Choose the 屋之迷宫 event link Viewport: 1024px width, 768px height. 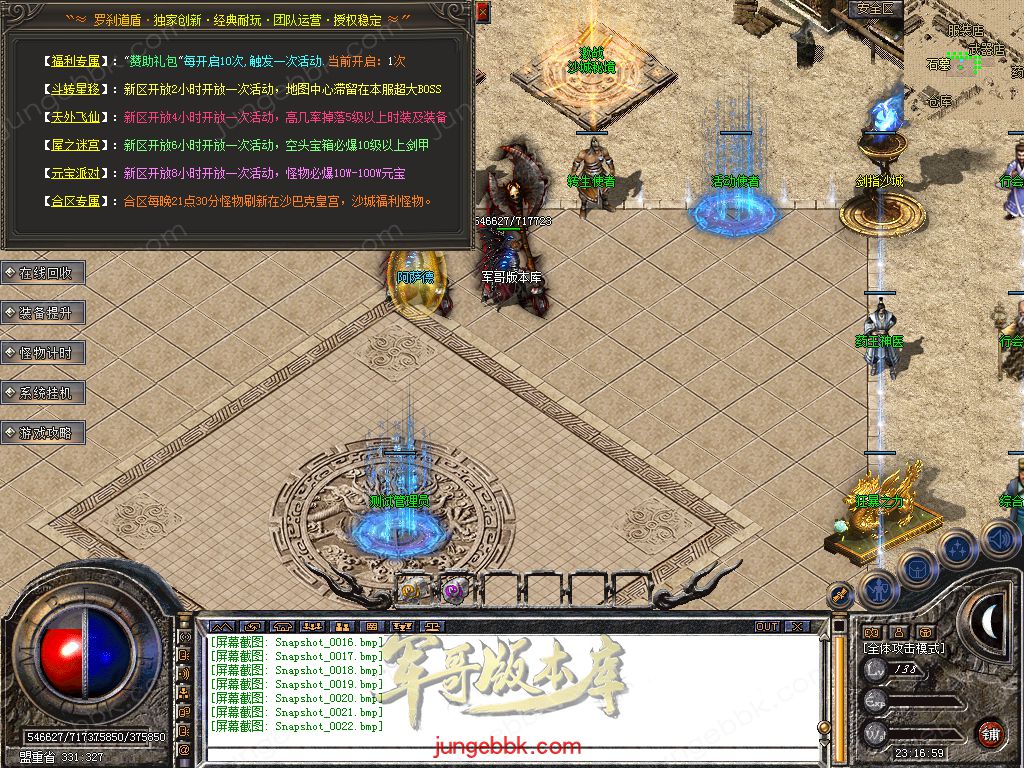pyautogui.click(x=75, y=145)
